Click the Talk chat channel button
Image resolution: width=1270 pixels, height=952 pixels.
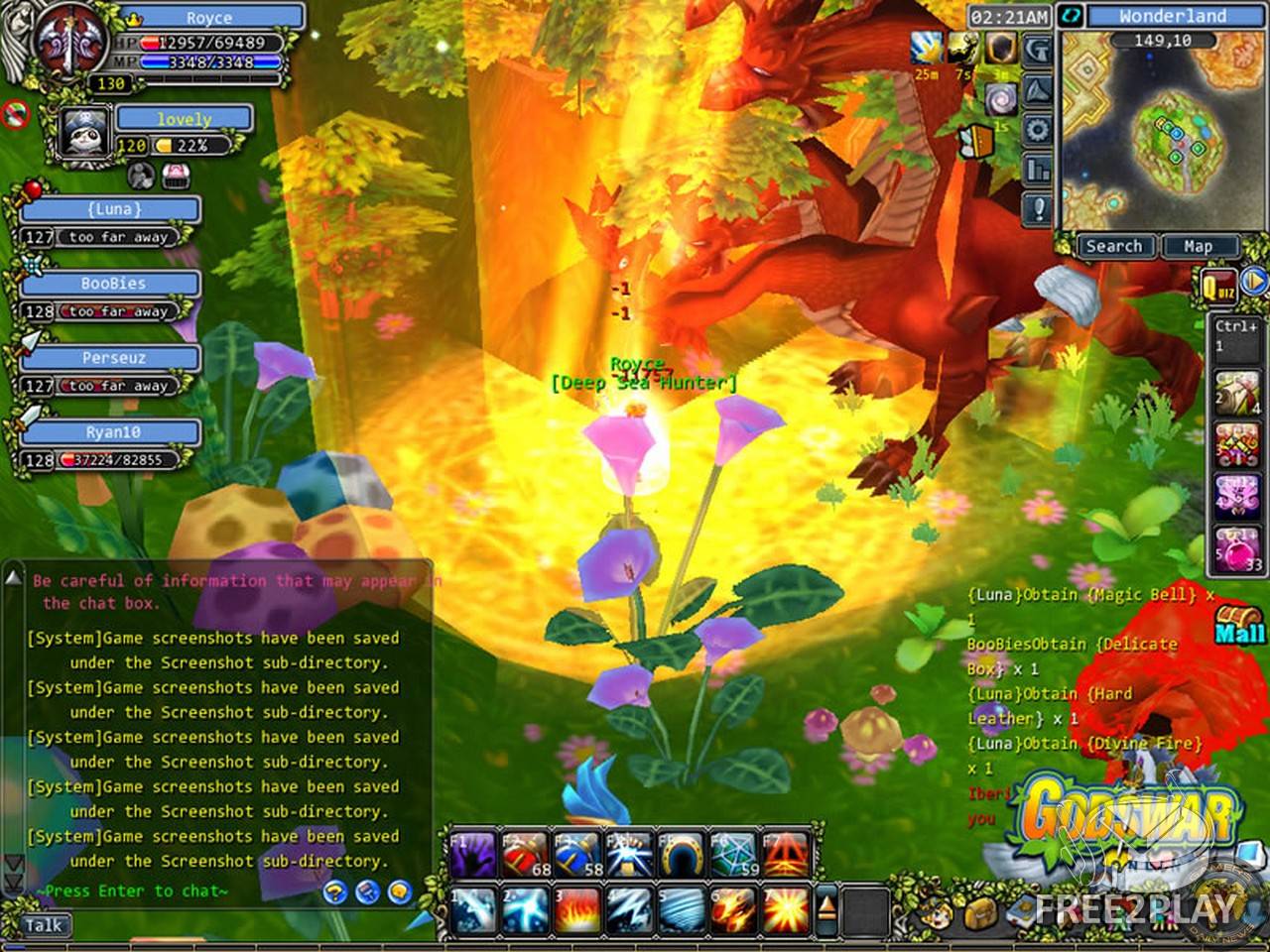44,925
